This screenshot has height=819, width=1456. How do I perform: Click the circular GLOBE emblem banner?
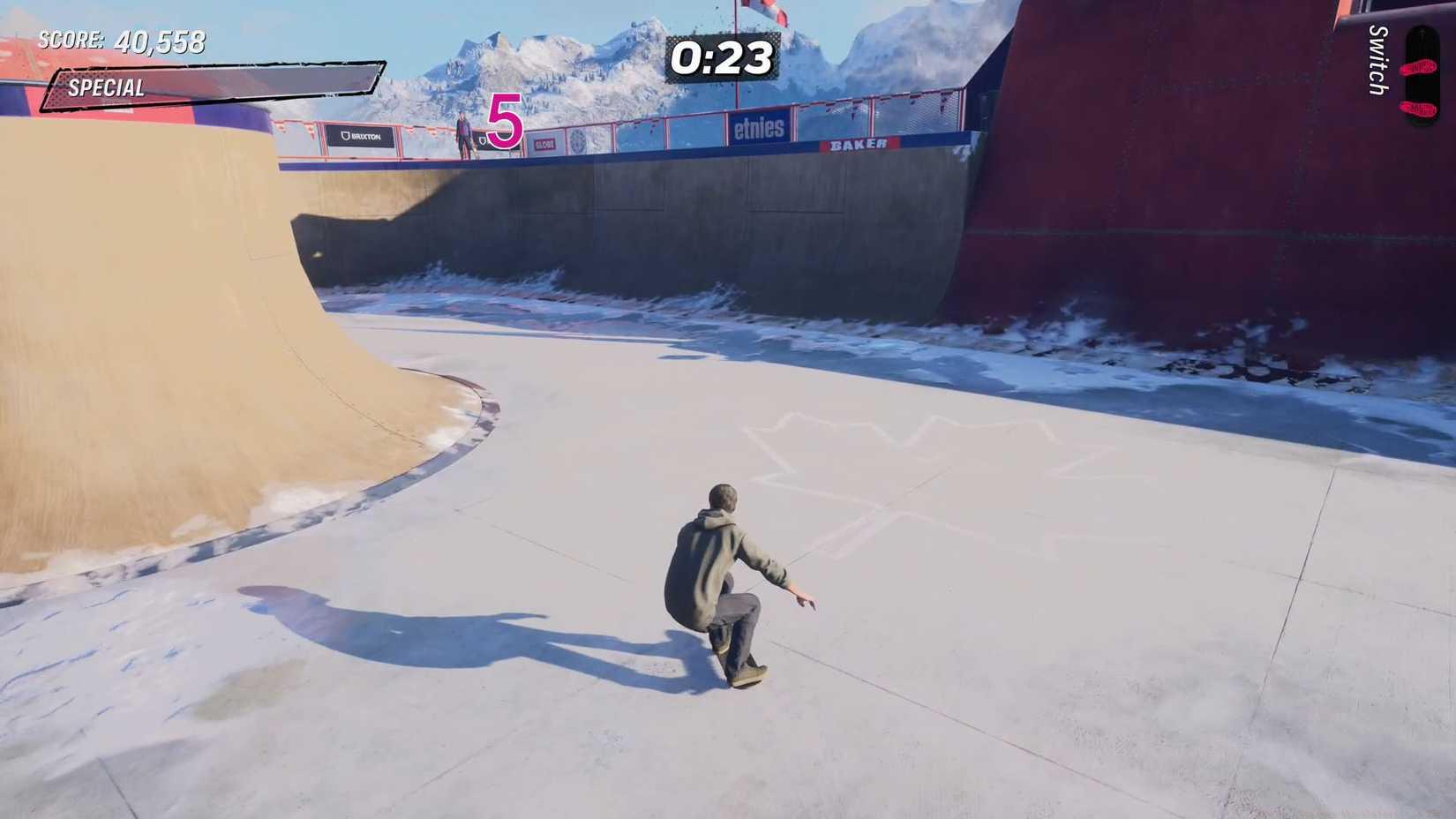tap(578, 141)
